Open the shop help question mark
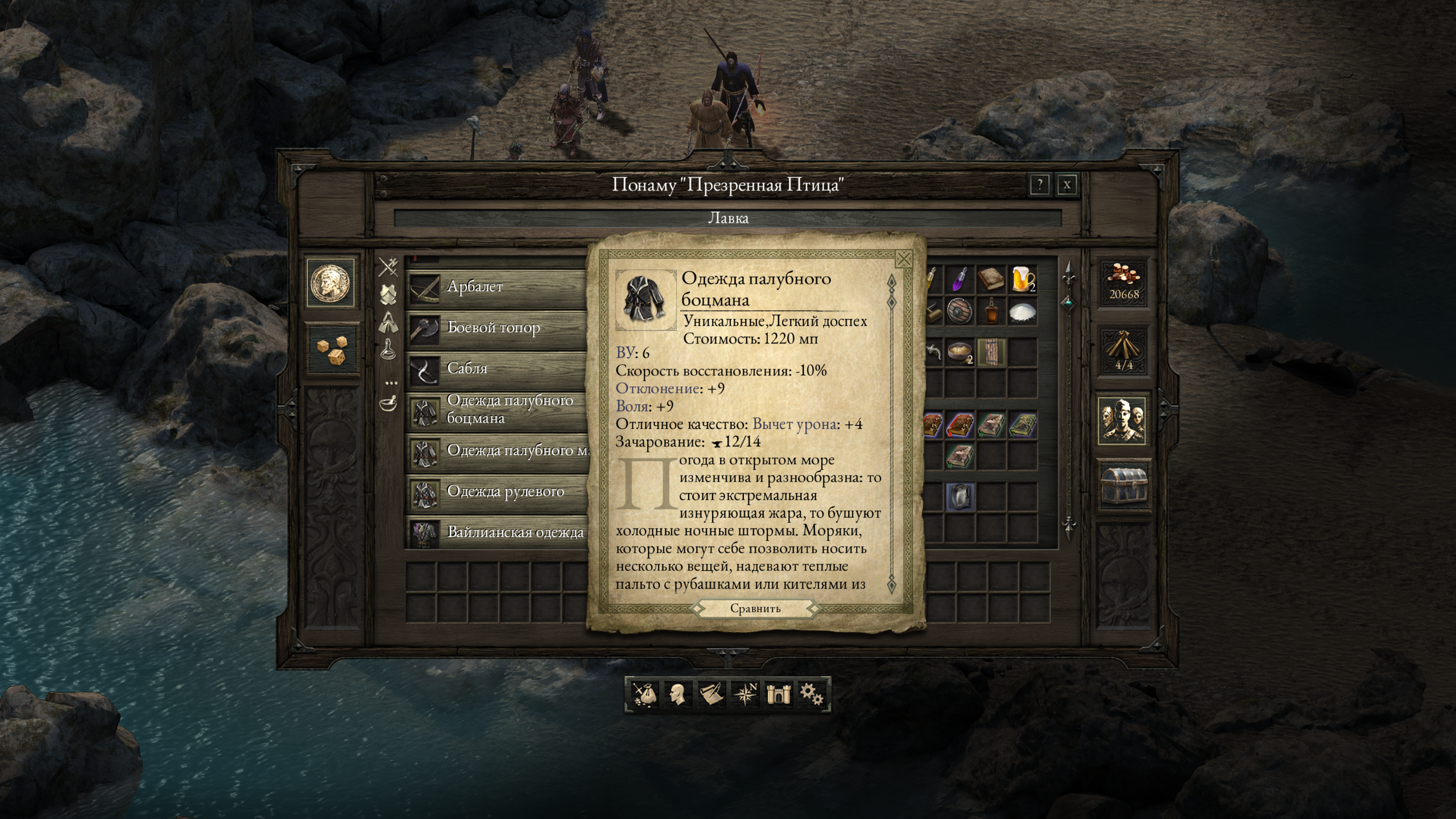Viewport: 1456px width, 819px height. [1040, 185]
